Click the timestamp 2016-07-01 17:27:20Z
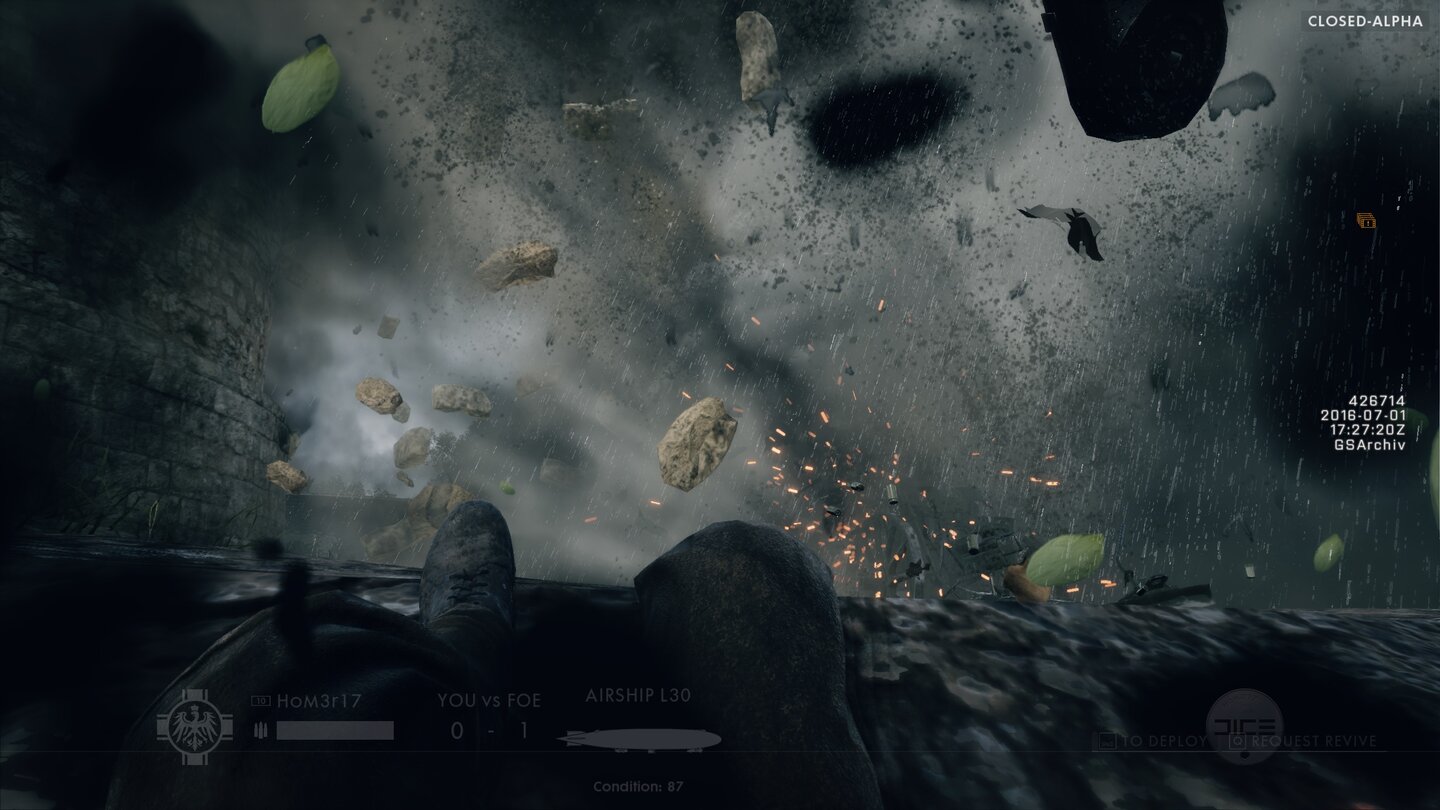 [1365, 423]
